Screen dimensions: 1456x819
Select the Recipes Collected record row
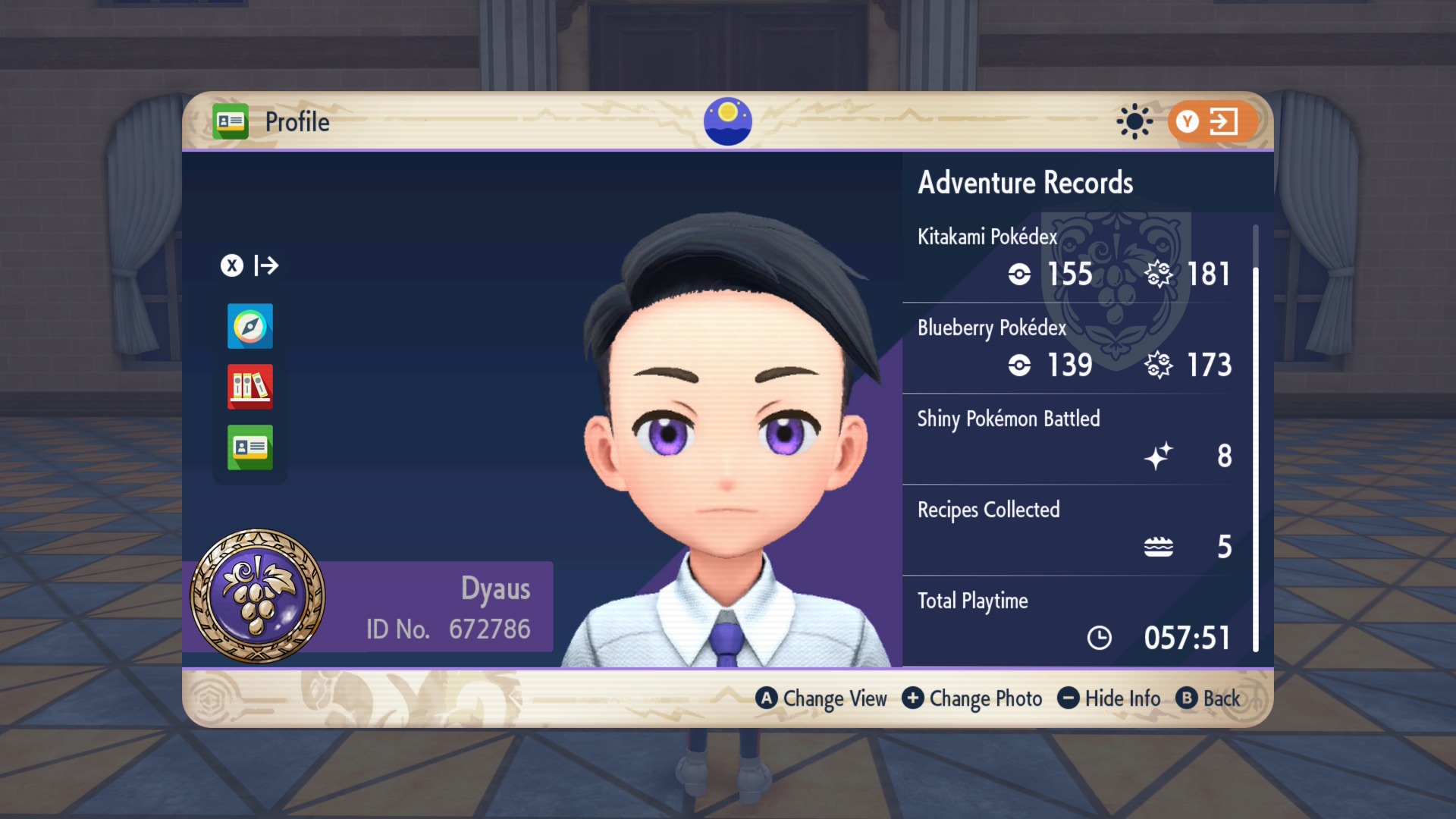click(x=1075, y=531)
